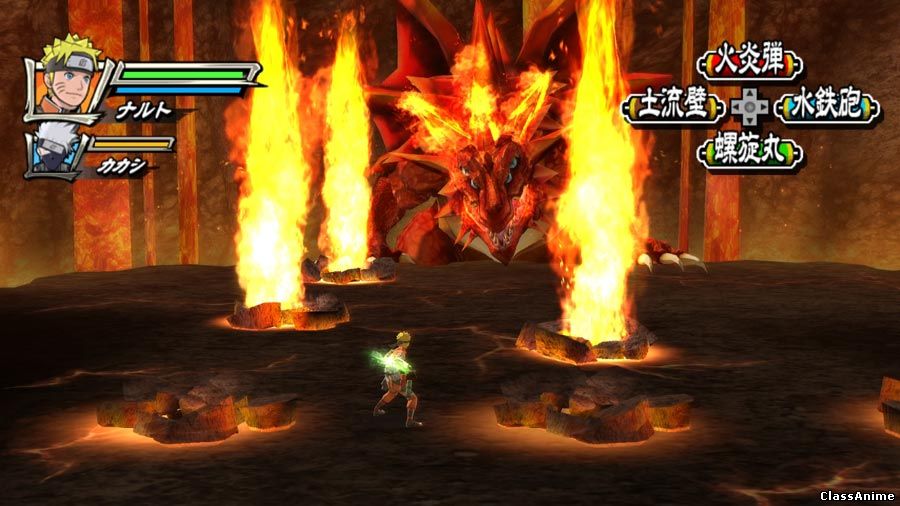The width and height of the screenshot is (900, 506).
Task: Use the 螺旋丸 Rasengan jutsu
Action: pyautogui.click(x=750, y=151)
